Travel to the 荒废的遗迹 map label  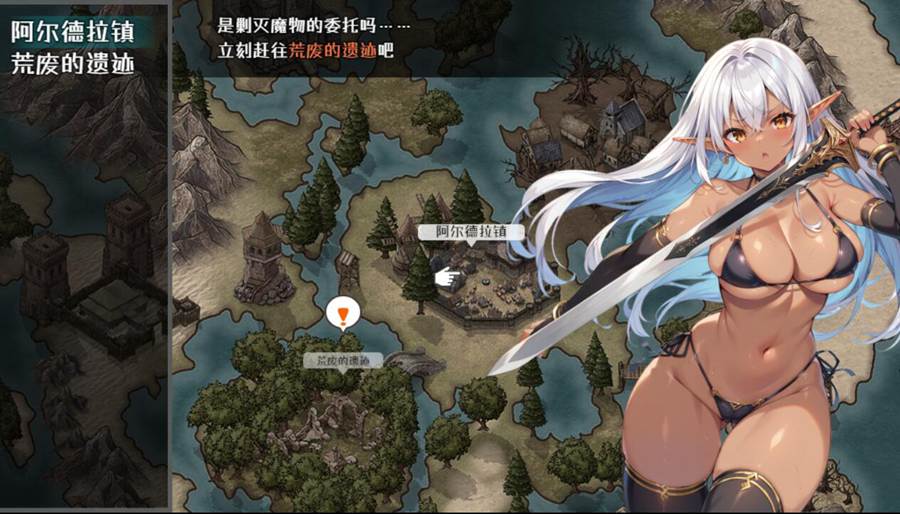pyautogui.click(x=342, y=360)
